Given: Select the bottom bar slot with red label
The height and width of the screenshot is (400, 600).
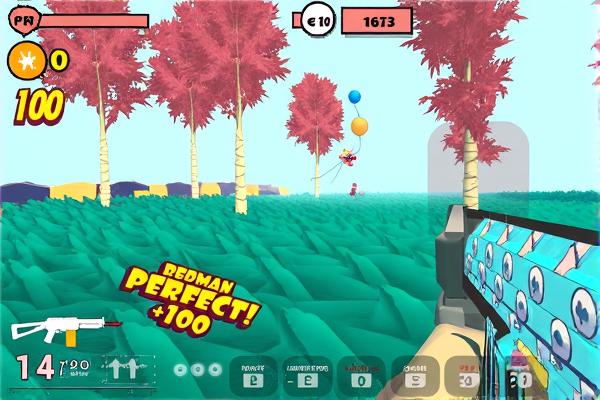Looking at the screenshot, I should 360,374.
